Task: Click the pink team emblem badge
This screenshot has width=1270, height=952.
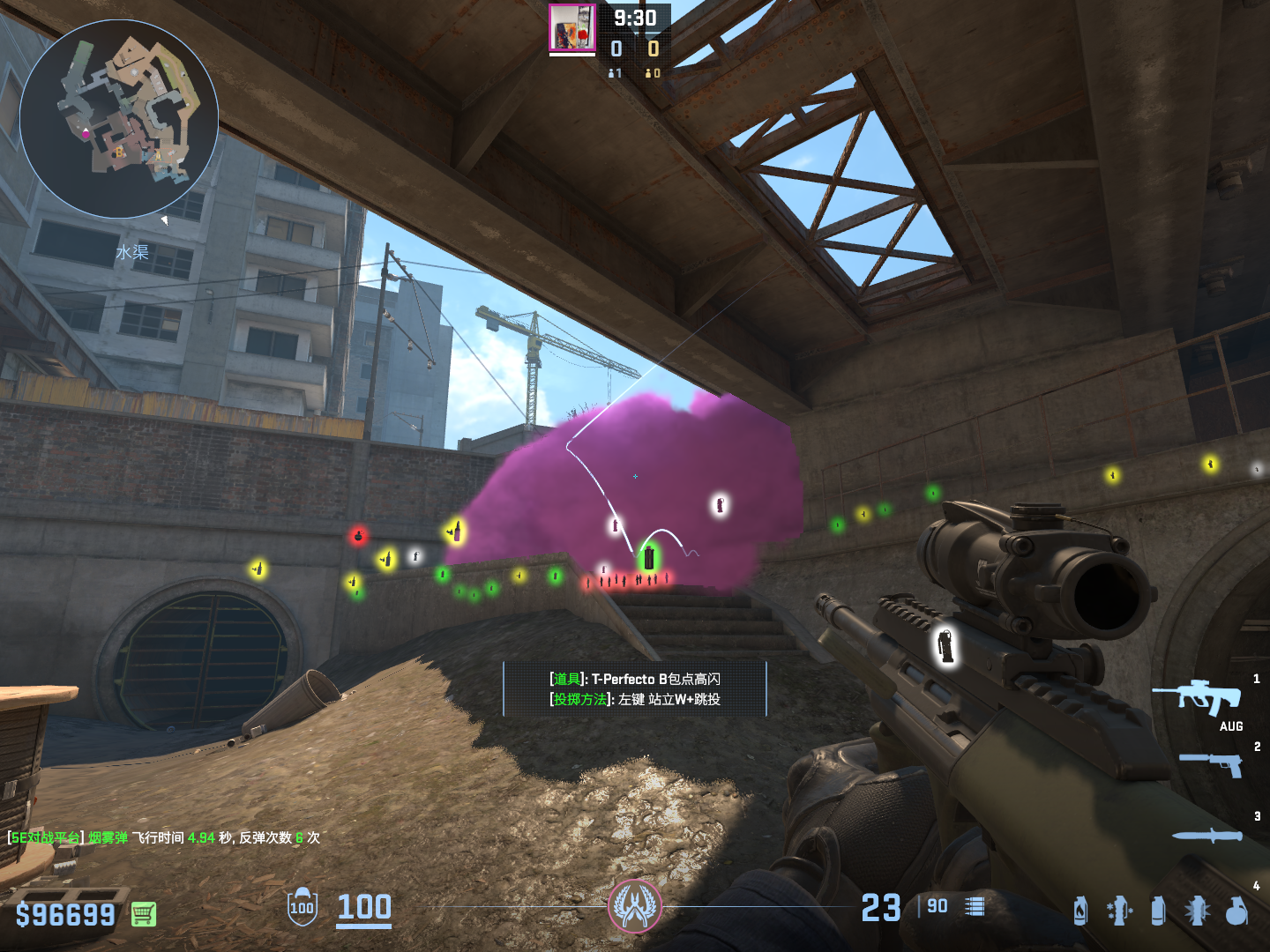Action: [x=634, y=906]
